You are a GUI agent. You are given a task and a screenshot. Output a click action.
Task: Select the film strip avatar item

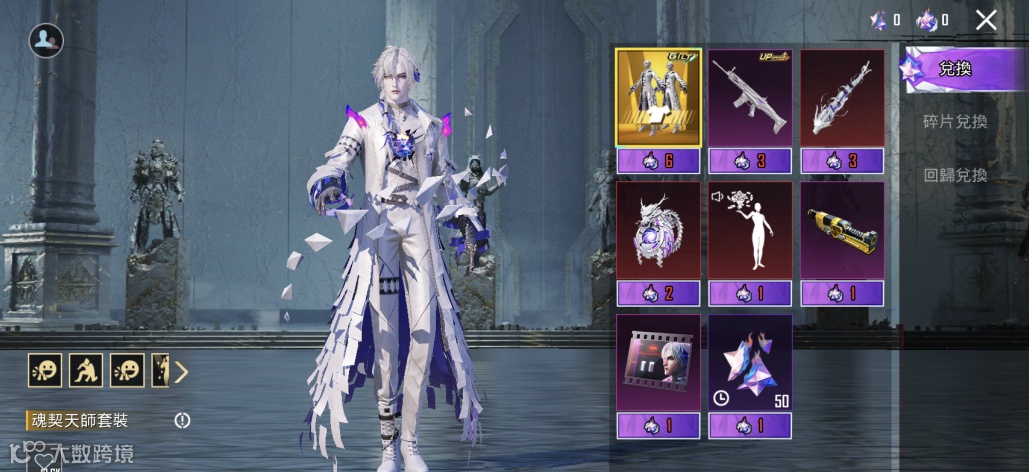(658, 362)
